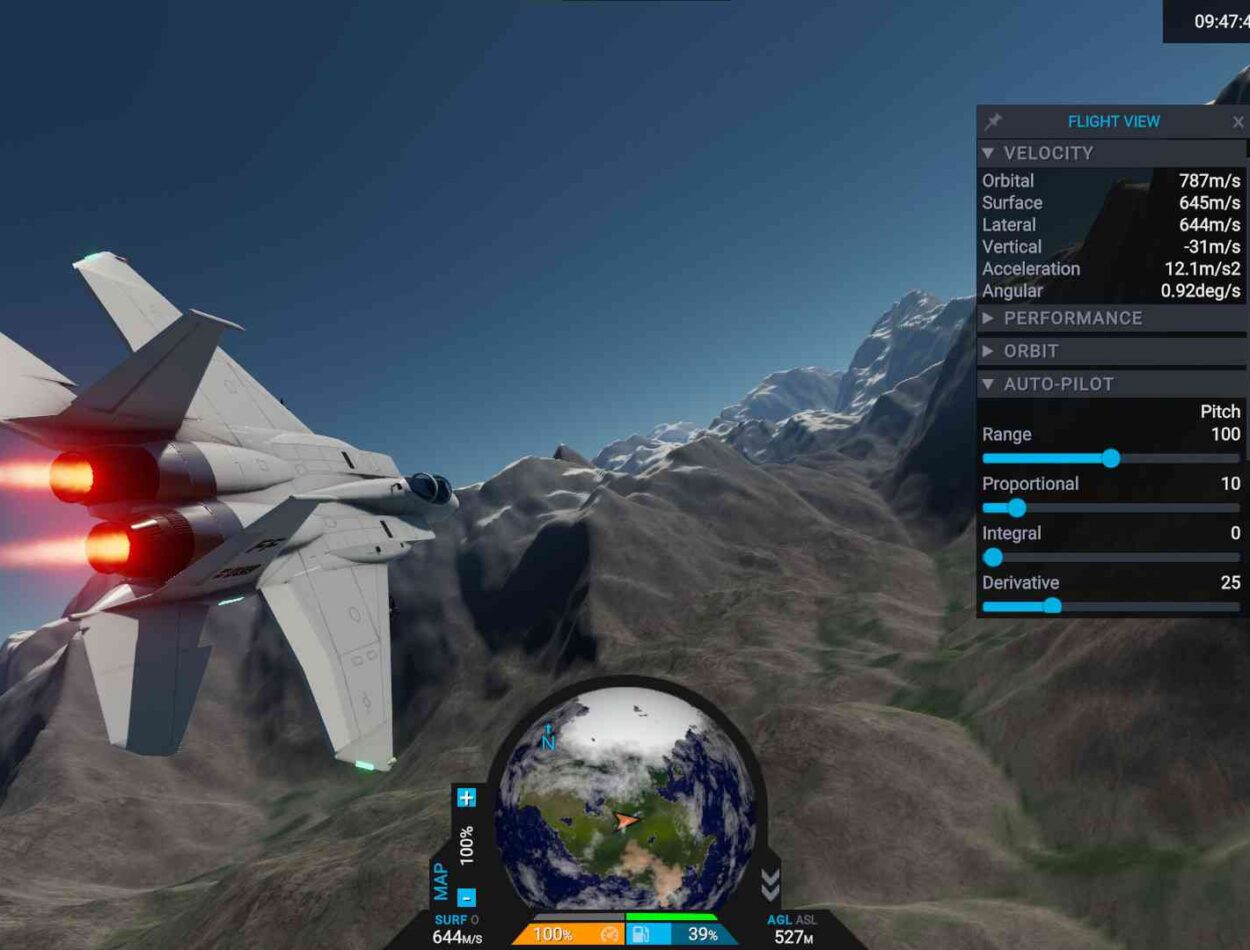
Task: Collapse the Velocity section
Action: (x=988, y=153)
